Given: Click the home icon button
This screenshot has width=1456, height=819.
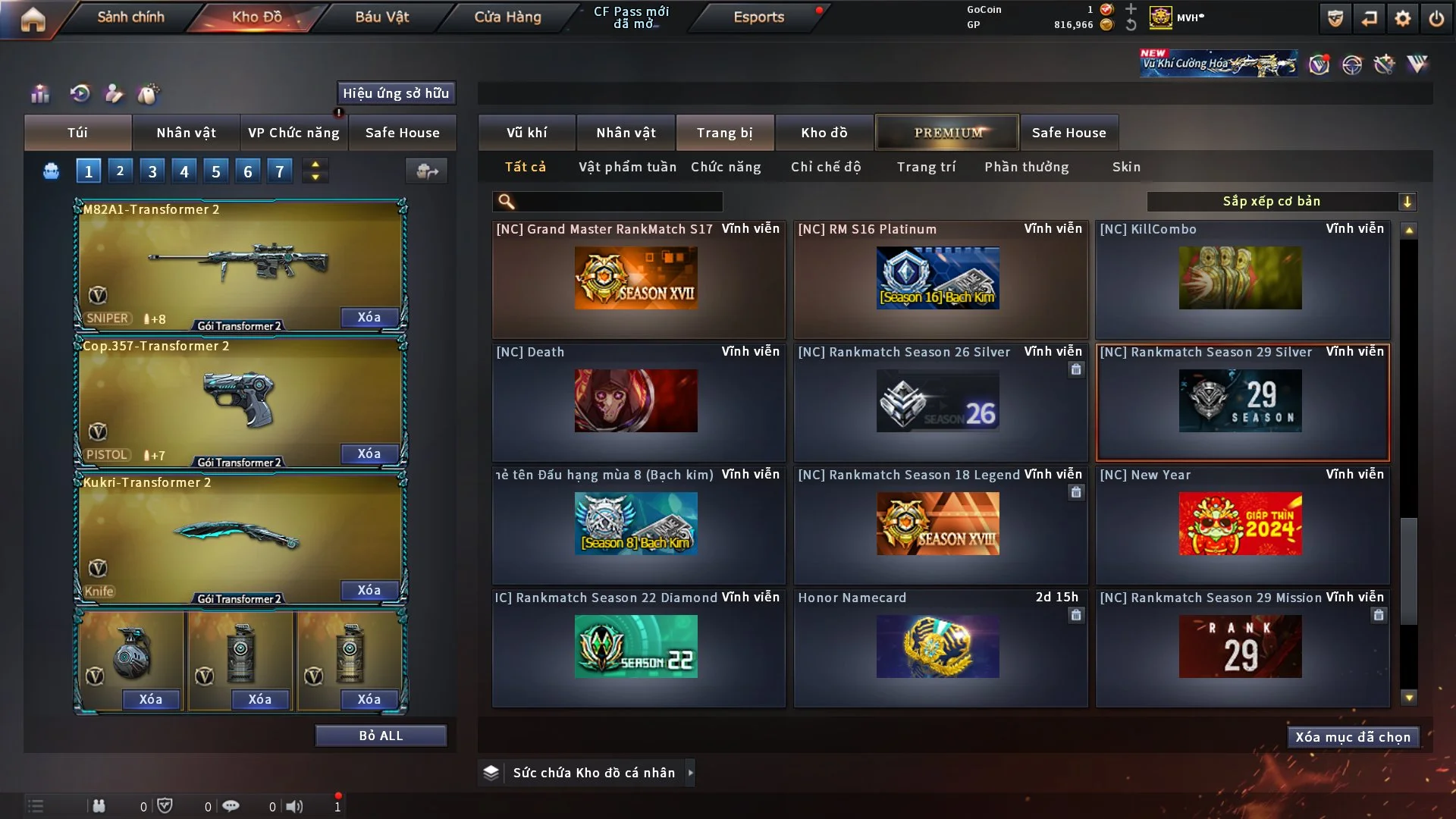Looking at the screenshot, I should (x=33, y=19).
